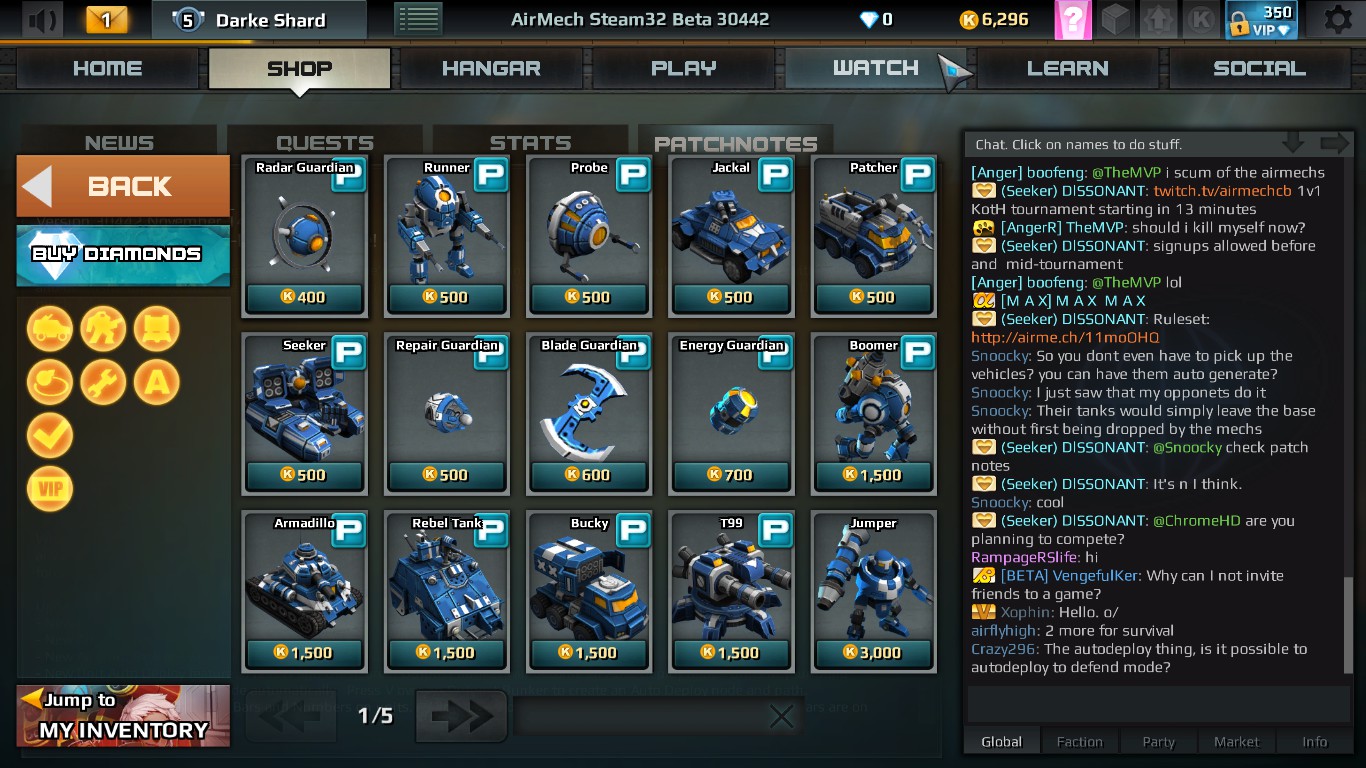Open the Play menu
Image resolution: width=1366 pixels, height=768 pixels.
(x=684, y=68)
